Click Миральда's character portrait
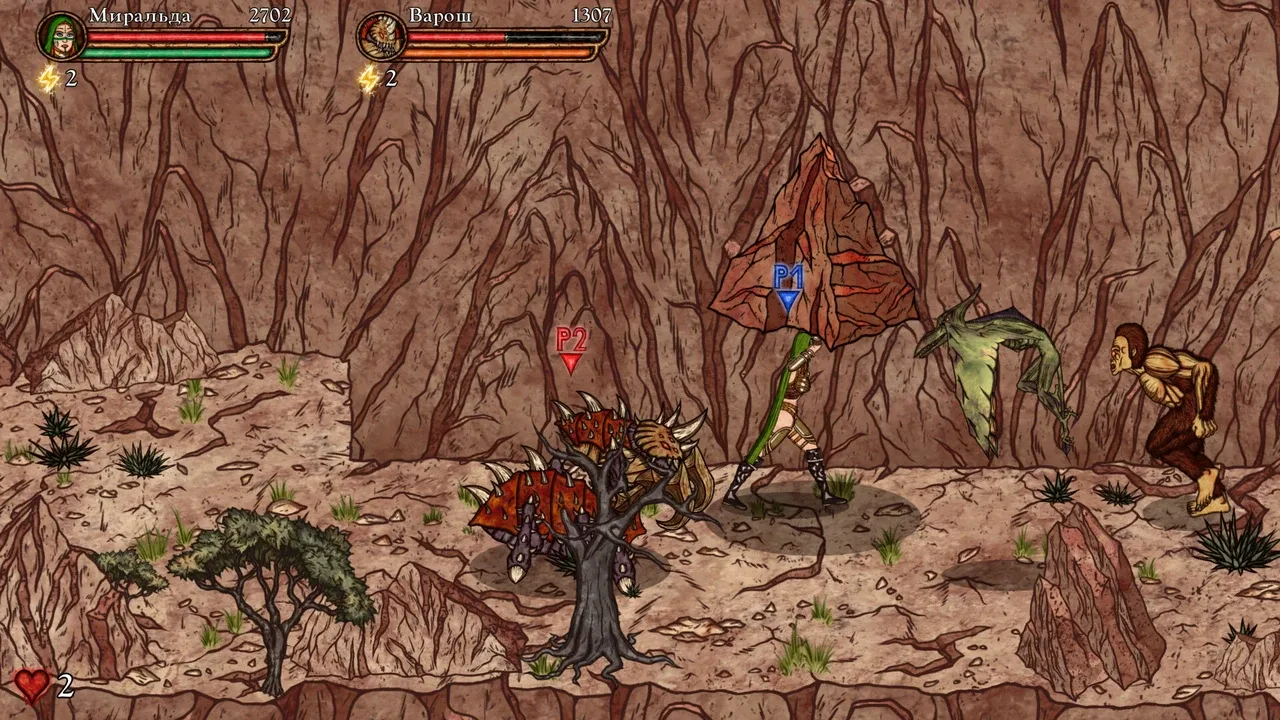The width and height of the screenshot is (1280, 720). tap(60, 36)
